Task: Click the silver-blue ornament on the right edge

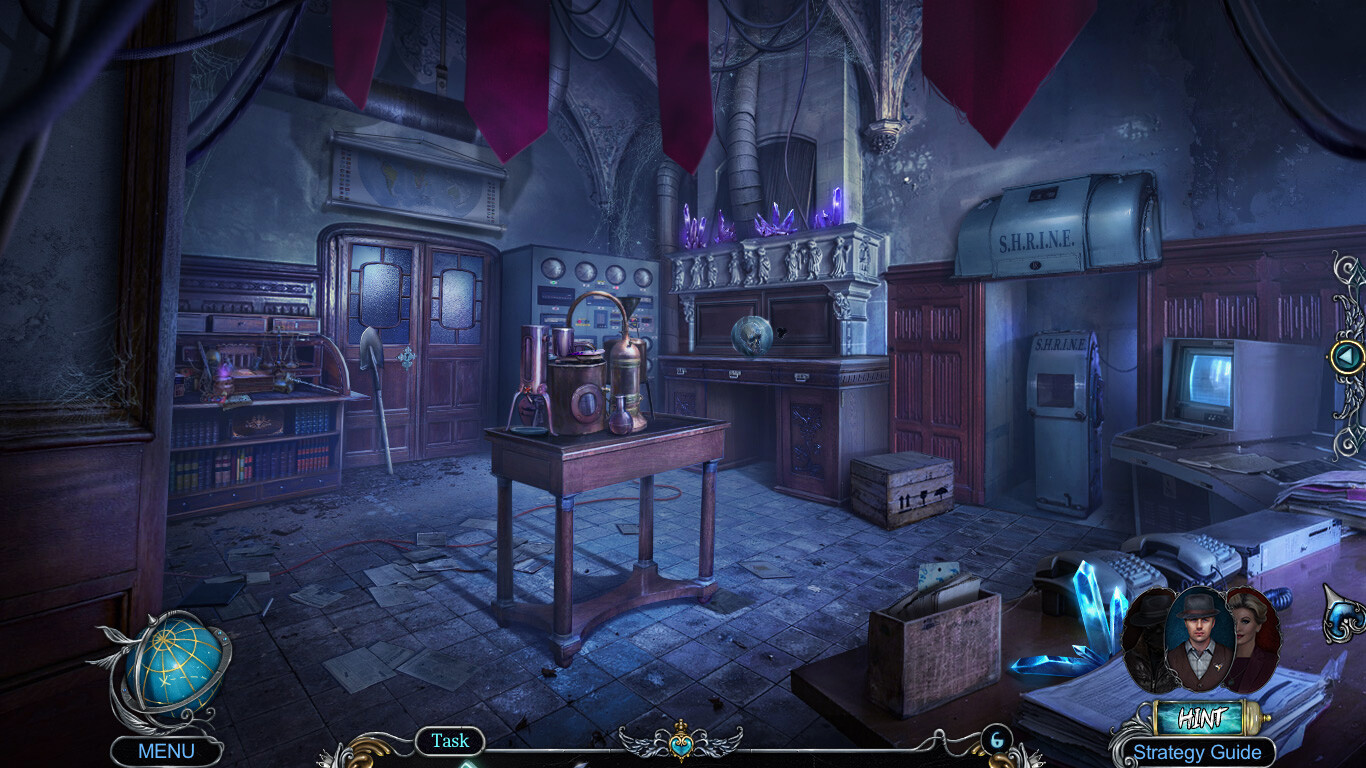Action: click(x=1344, y=613)
